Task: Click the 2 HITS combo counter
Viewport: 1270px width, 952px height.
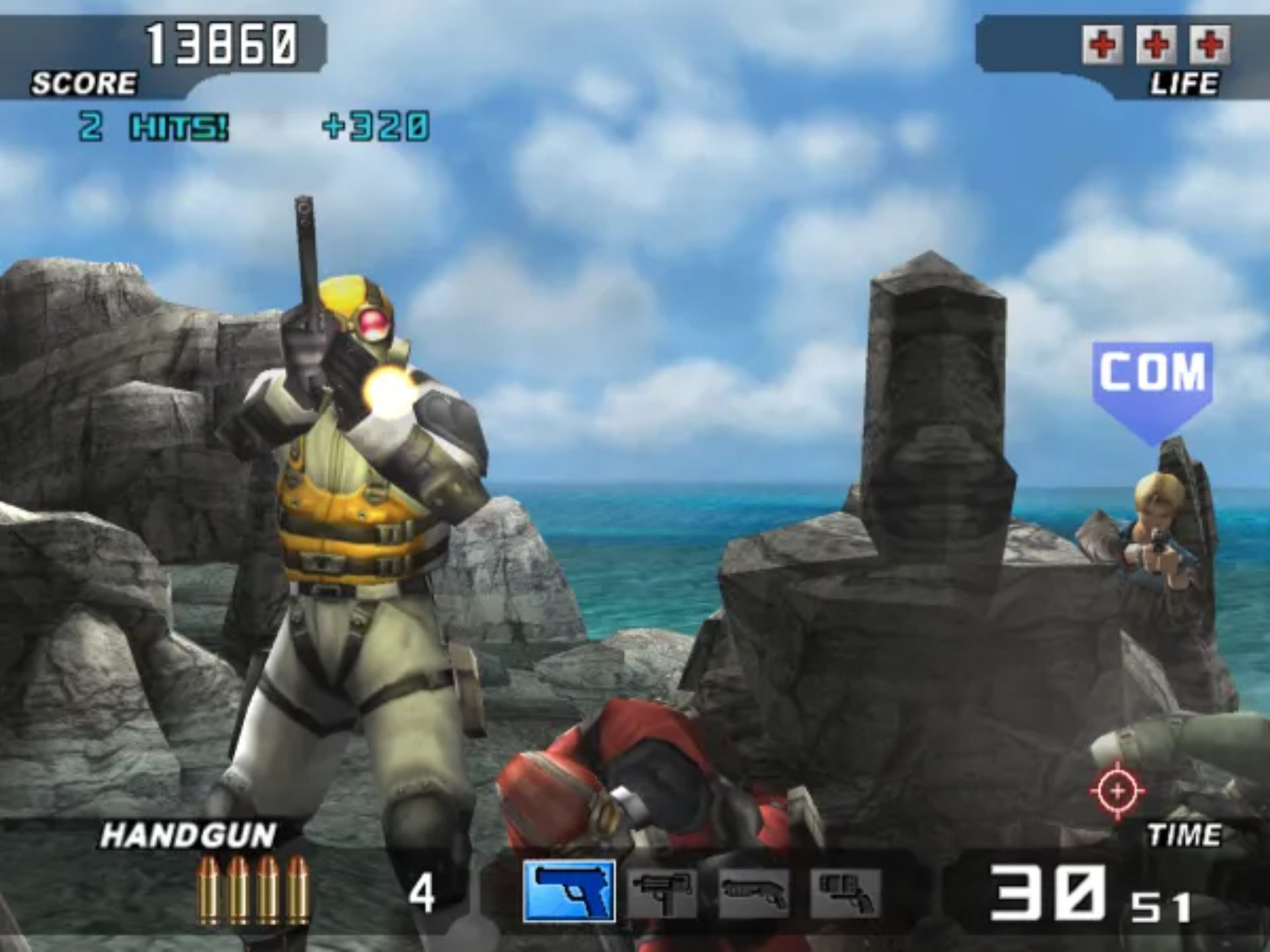Action: [152, 124]
